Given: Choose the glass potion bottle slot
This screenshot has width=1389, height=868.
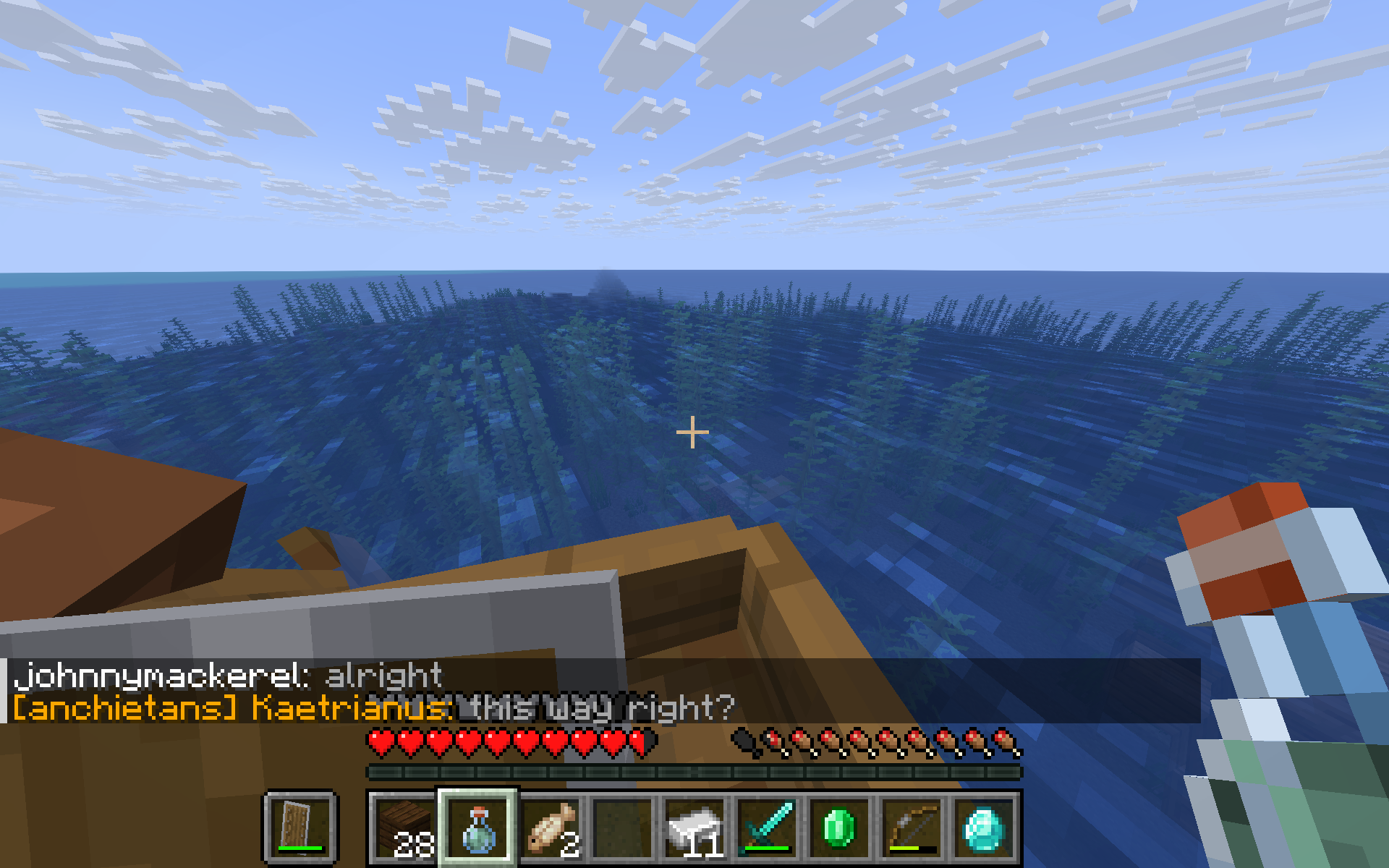Looking at the screenshot, I should (477, 827).
